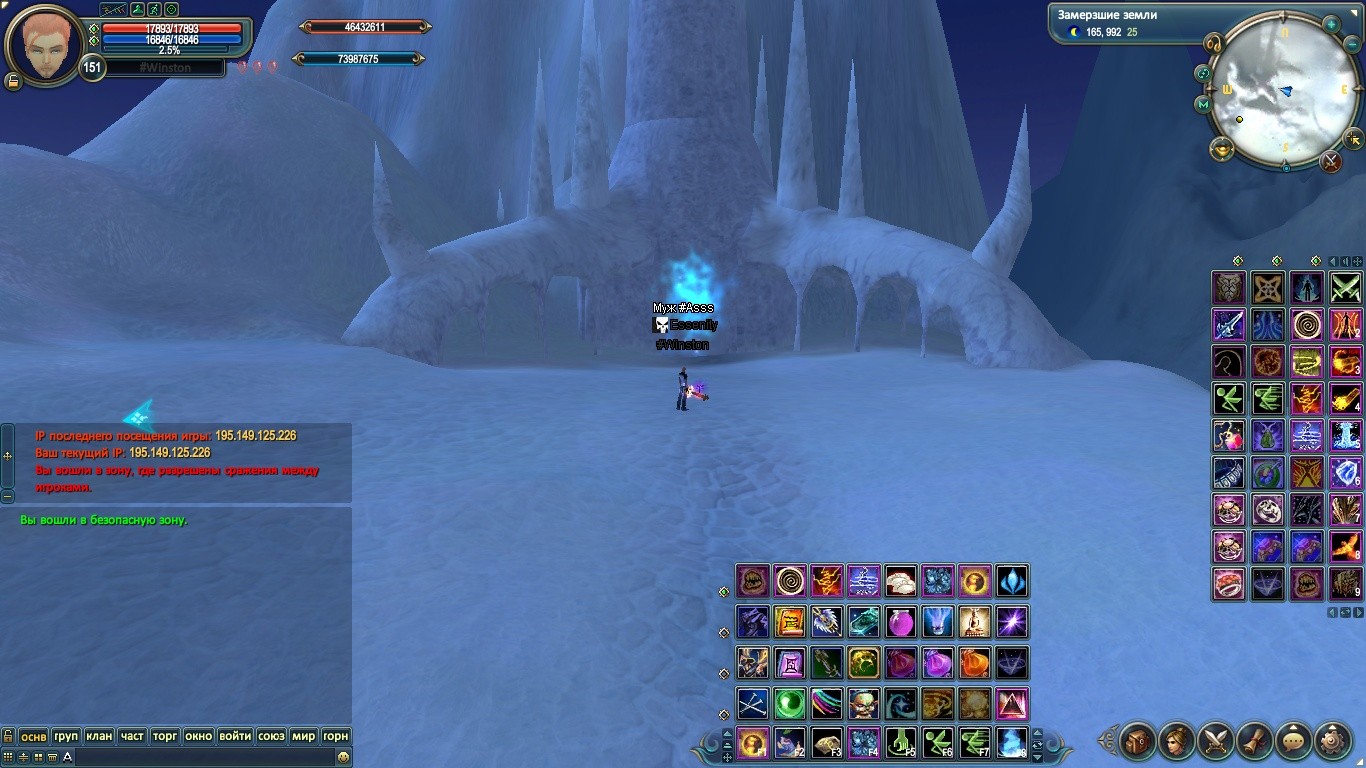
Task: Select the мир chat tab
Action: 303,736
